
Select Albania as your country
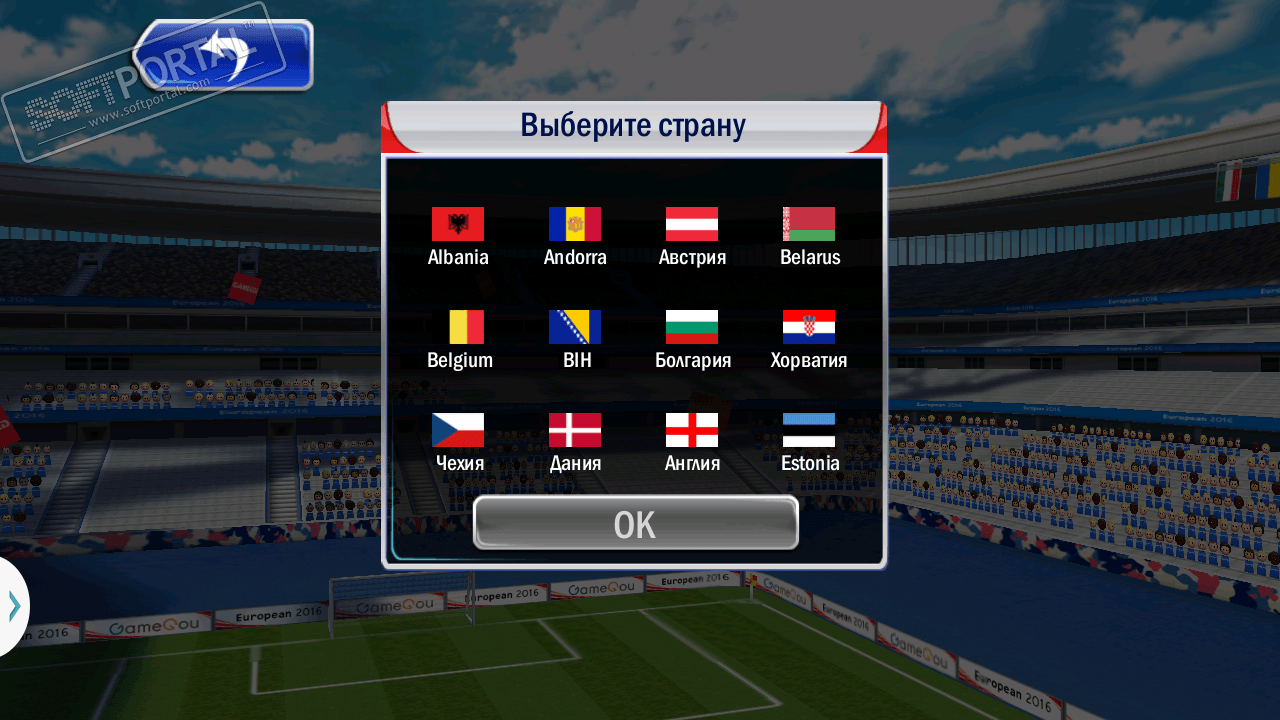point(458,225)
